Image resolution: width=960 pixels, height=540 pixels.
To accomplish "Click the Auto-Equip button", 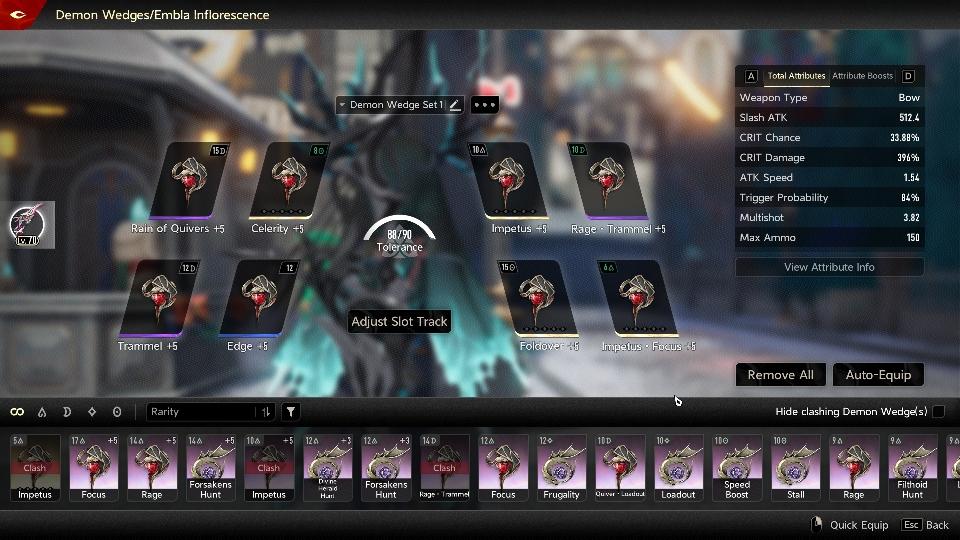I will [x=878, y=375].
